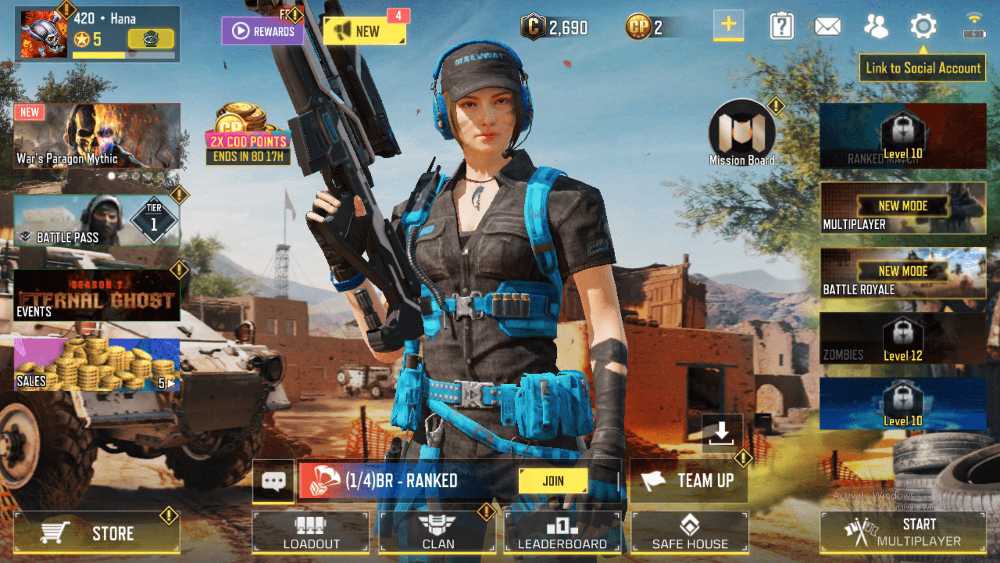View the Leaderboard

pos(562,532)
